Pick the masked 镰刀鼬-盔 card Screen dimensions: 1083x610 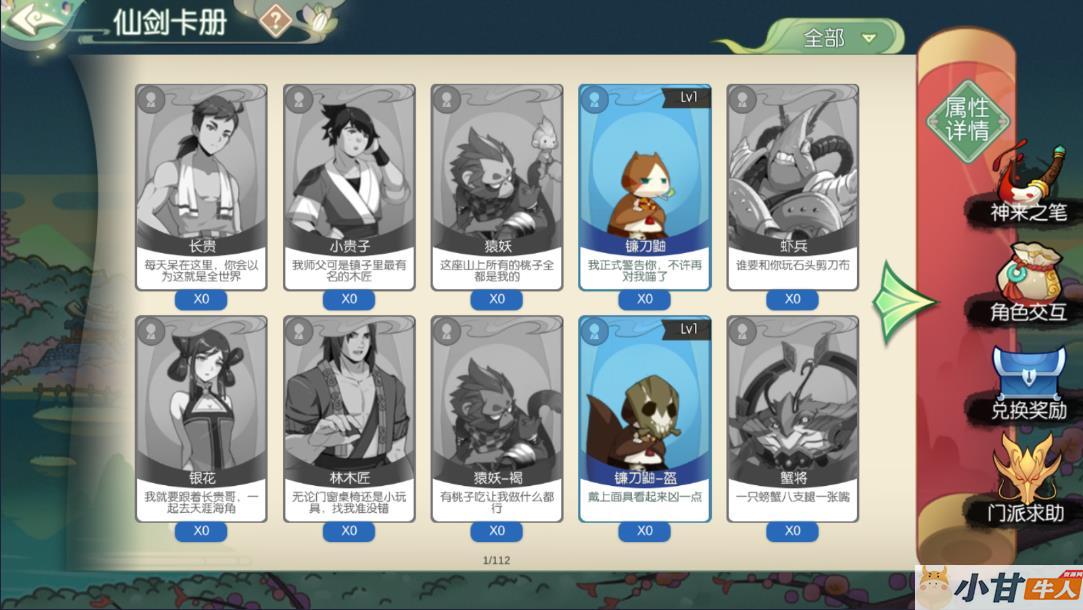click(x=645, y=418)
